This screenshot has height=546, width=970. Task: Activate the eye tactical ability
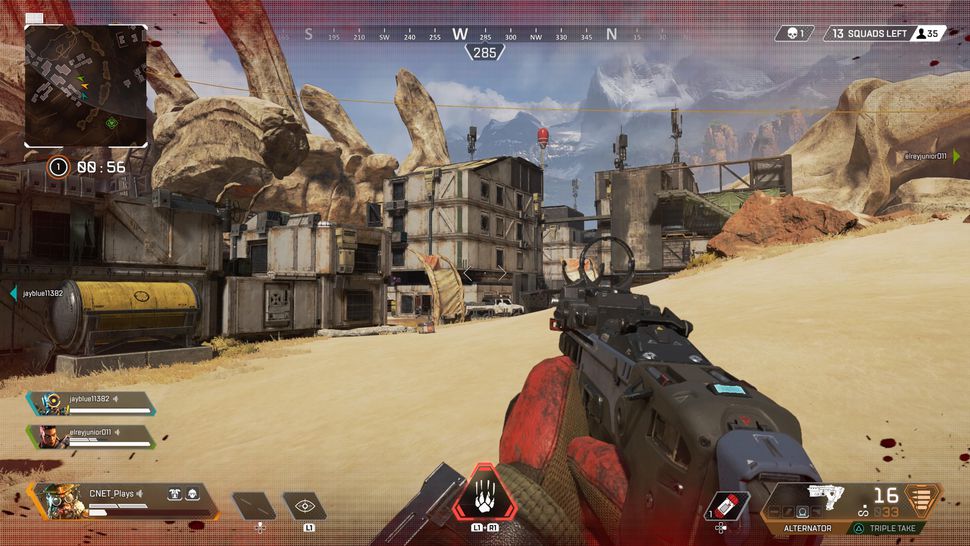click(304, 506)
